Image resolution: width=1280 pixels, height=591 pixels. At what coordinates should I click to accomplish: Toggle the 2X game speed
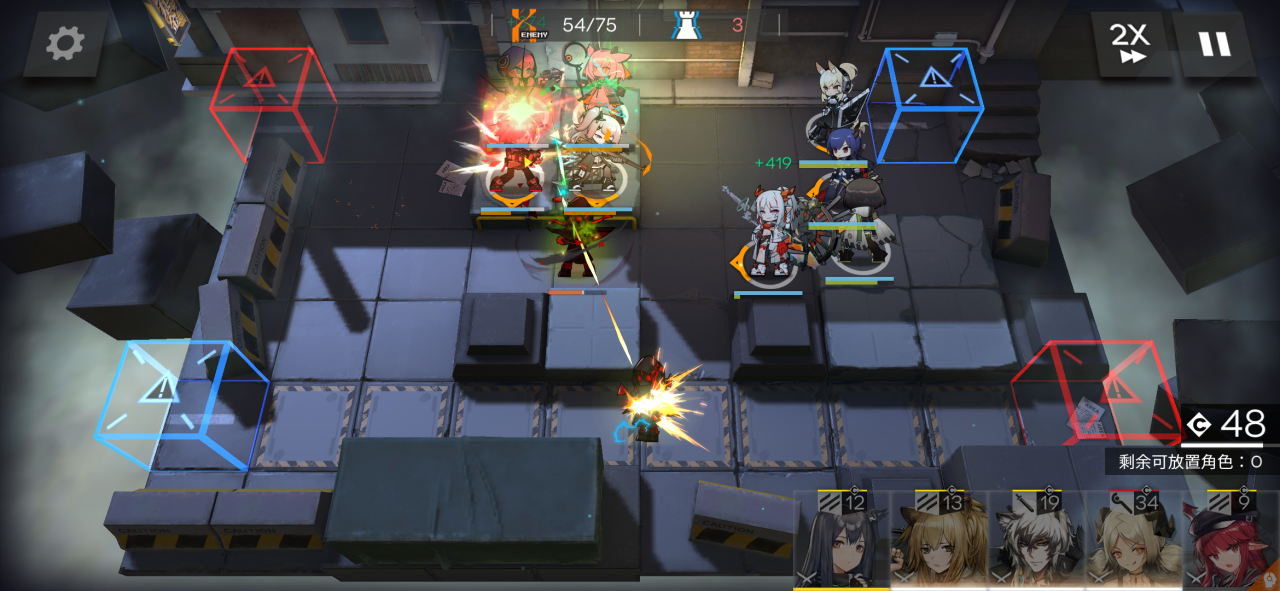point(1129,44)
